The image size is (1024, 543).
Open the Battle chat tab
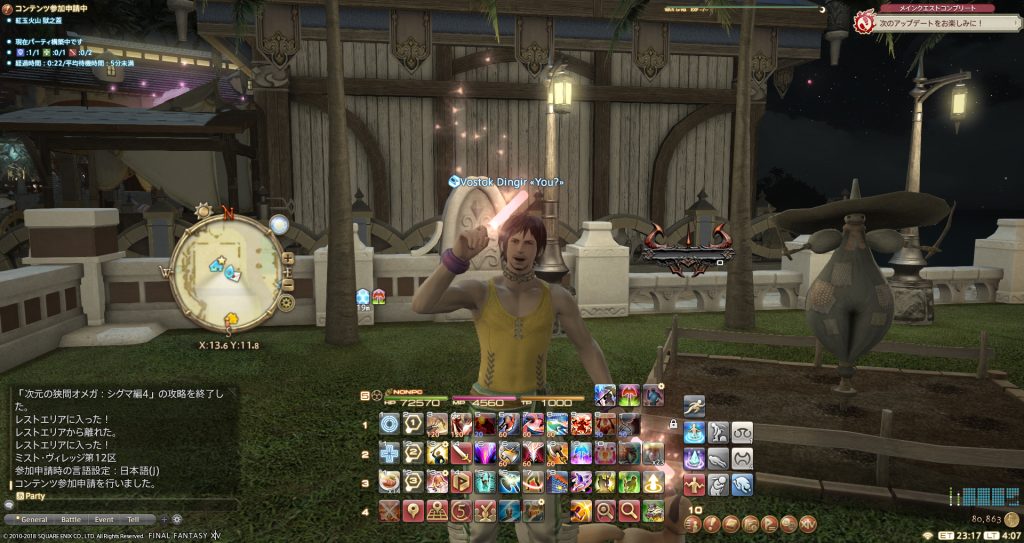tap(71, 520)
